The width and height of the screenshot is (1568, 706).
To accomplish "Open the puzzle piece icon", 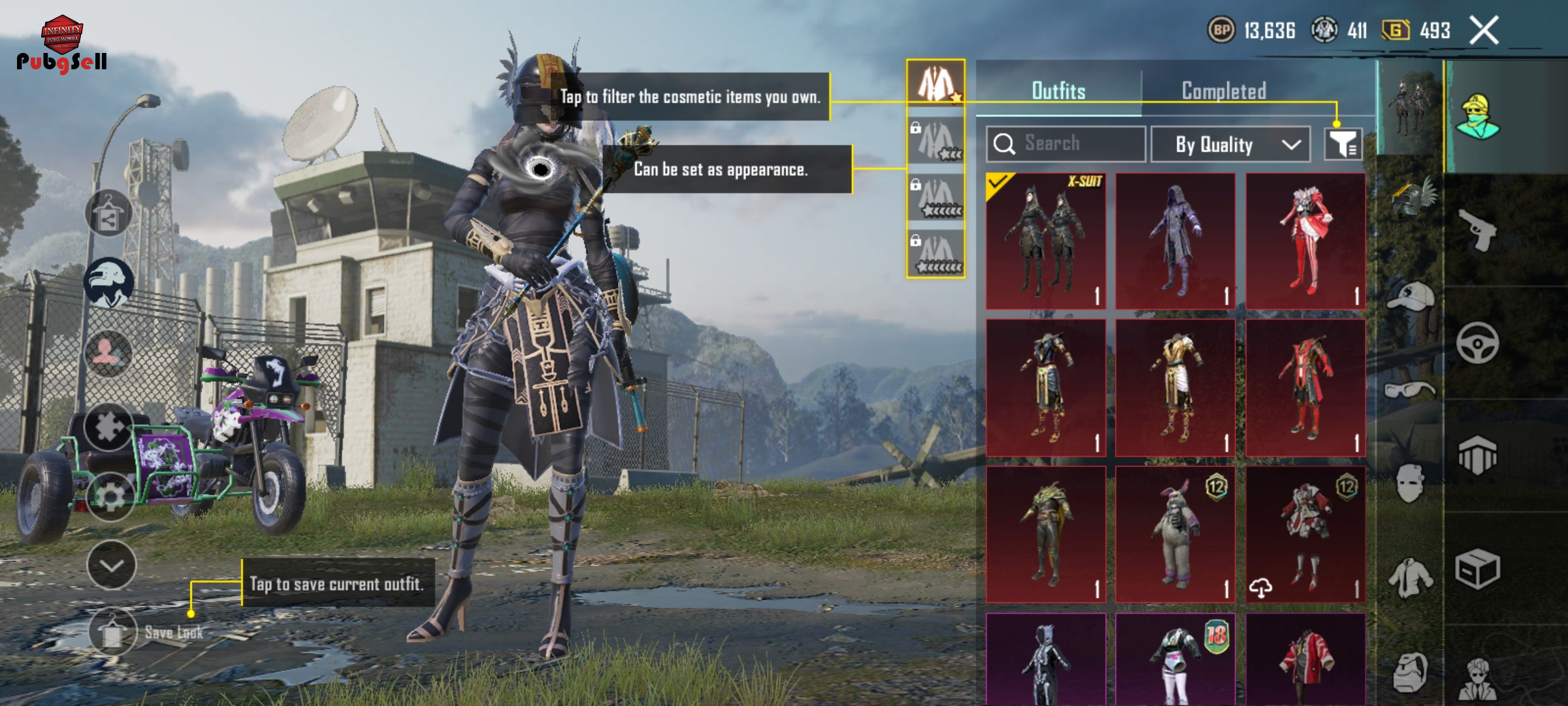I will click(109, 427).
